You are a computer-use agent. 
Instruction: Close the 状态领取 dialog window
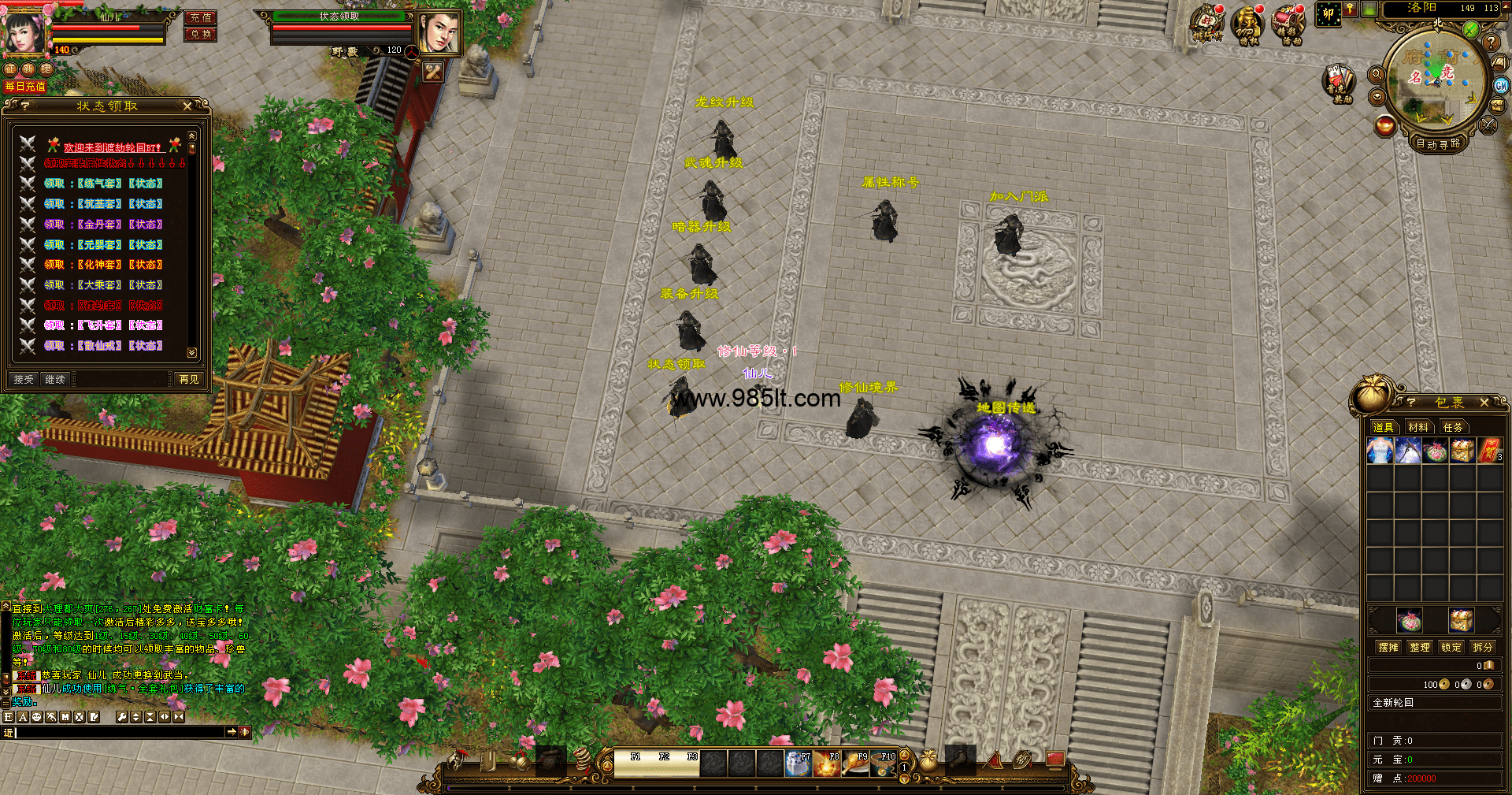(187, 106)
